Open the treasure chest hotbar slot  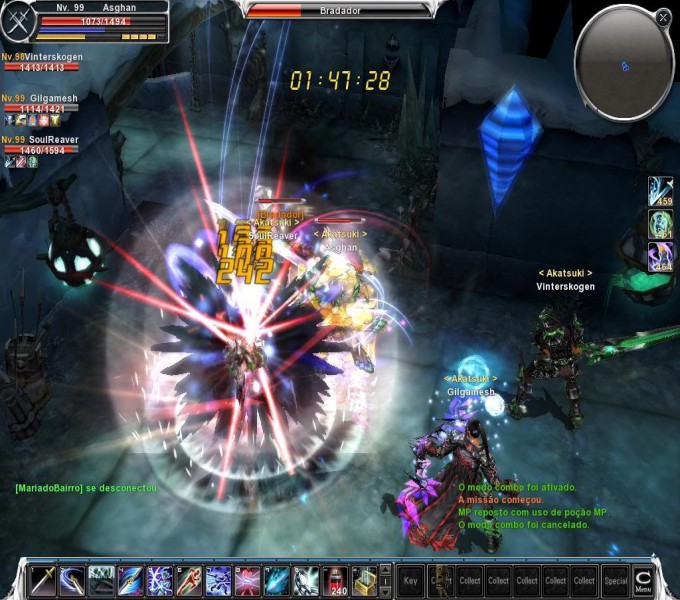coord(366,580)
